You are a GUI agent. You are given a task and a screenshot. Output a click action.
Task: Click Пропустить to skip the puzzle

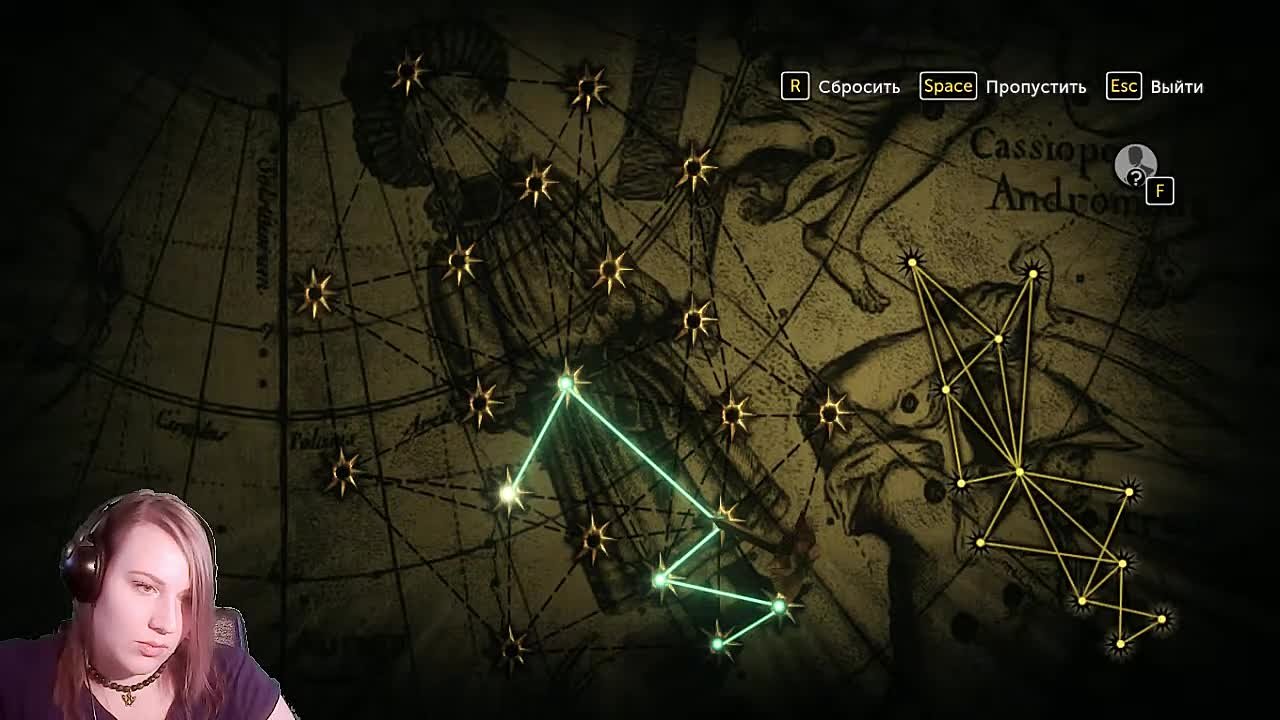pyautogui.click(x=1033, y=87)
